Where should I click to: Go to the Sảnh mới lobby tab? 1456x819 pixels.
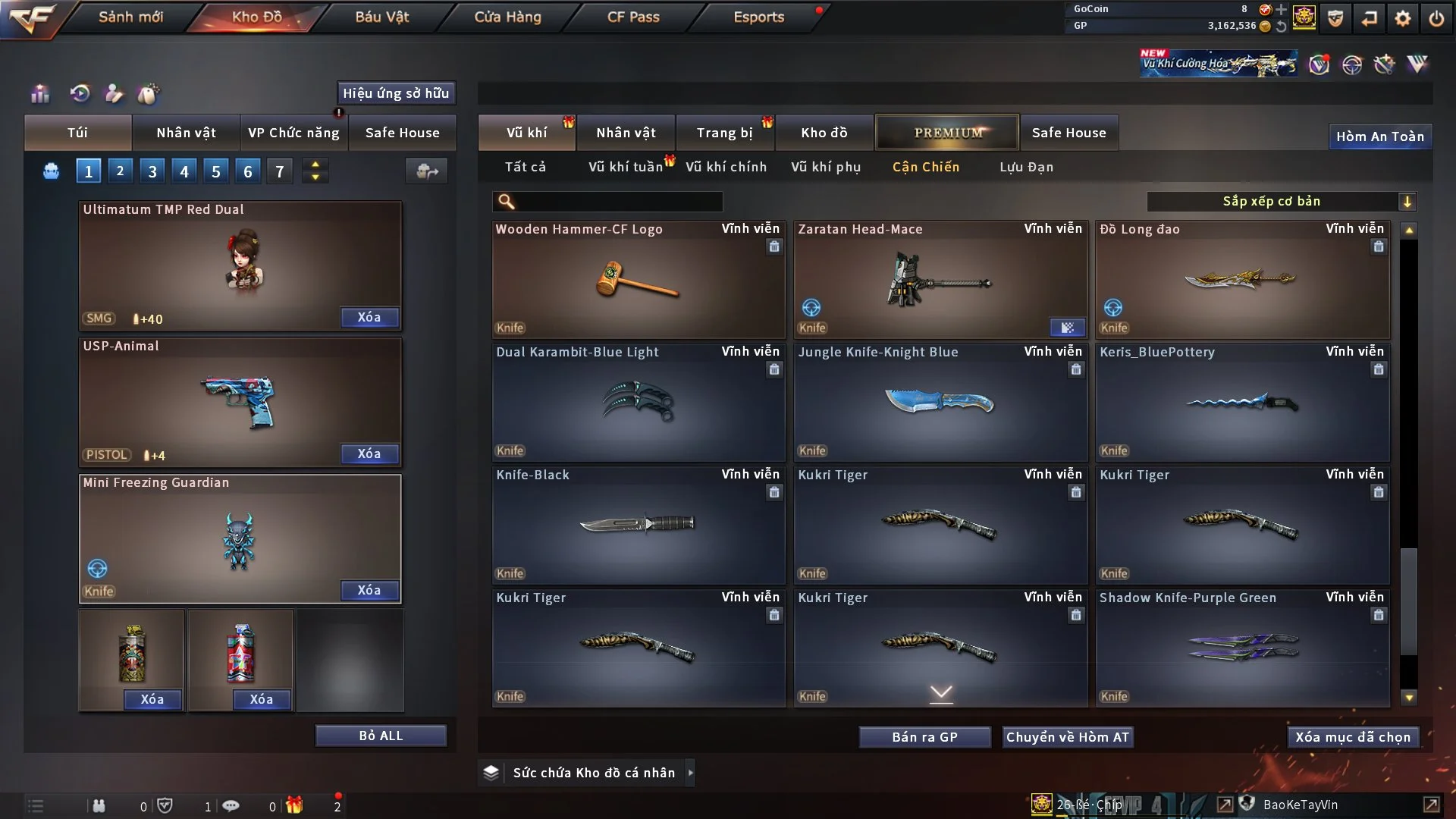click(130, 17)
